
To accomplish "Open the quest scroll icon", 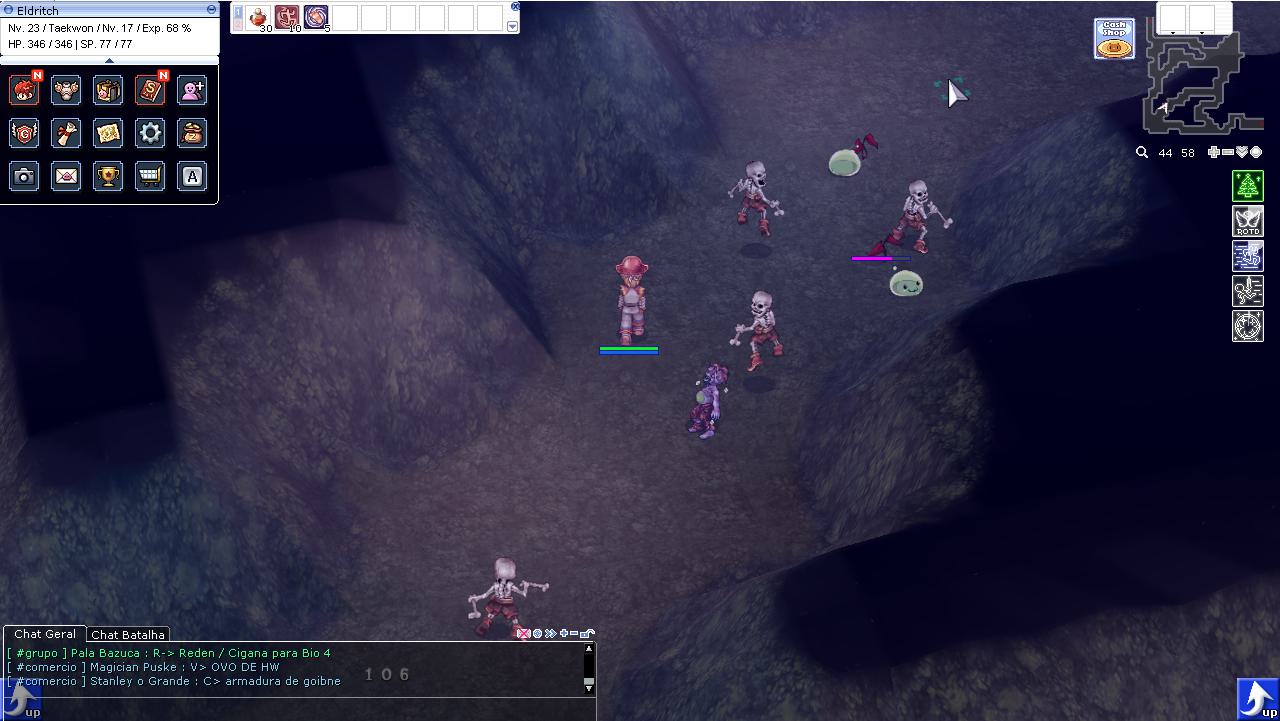I will (66, 133).
